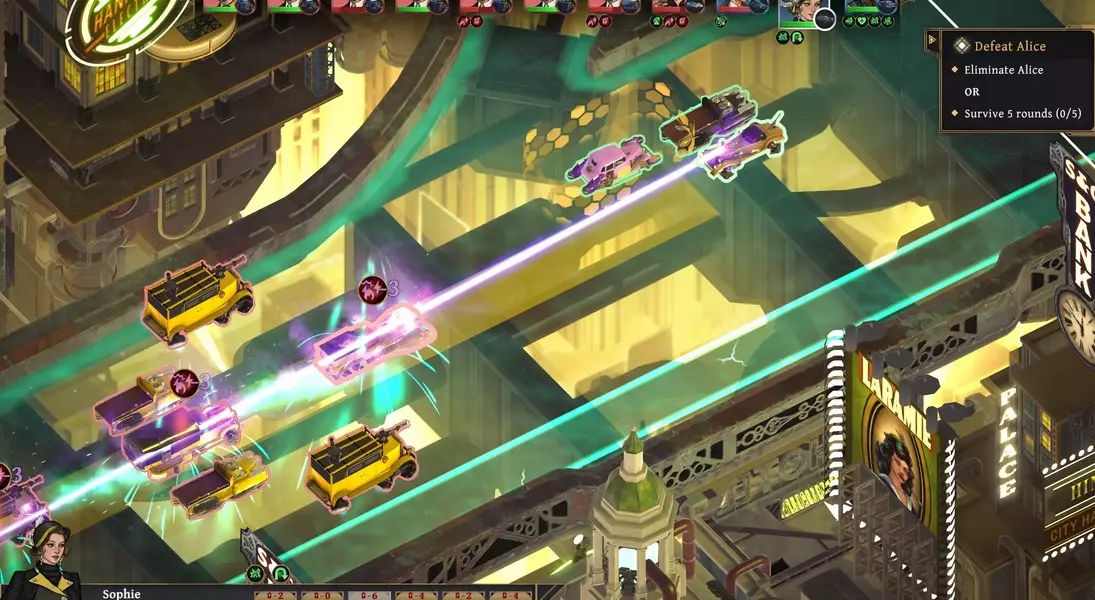Click the green U-turn arrow status icon
Viewport: 1095px width, 600px height.
pyautogui.click(x=281, y=574)
